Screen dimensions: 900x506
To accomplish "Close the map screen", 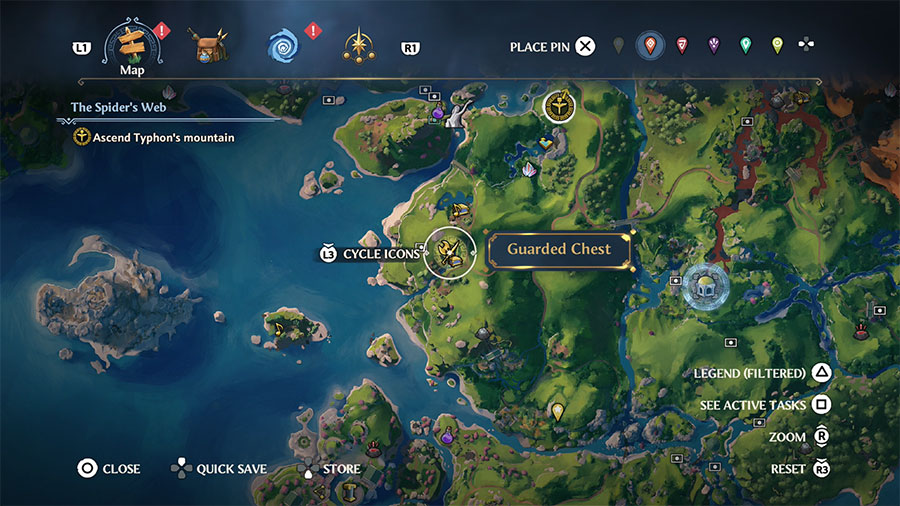I will pyautogui.click(x=109, y=468).
